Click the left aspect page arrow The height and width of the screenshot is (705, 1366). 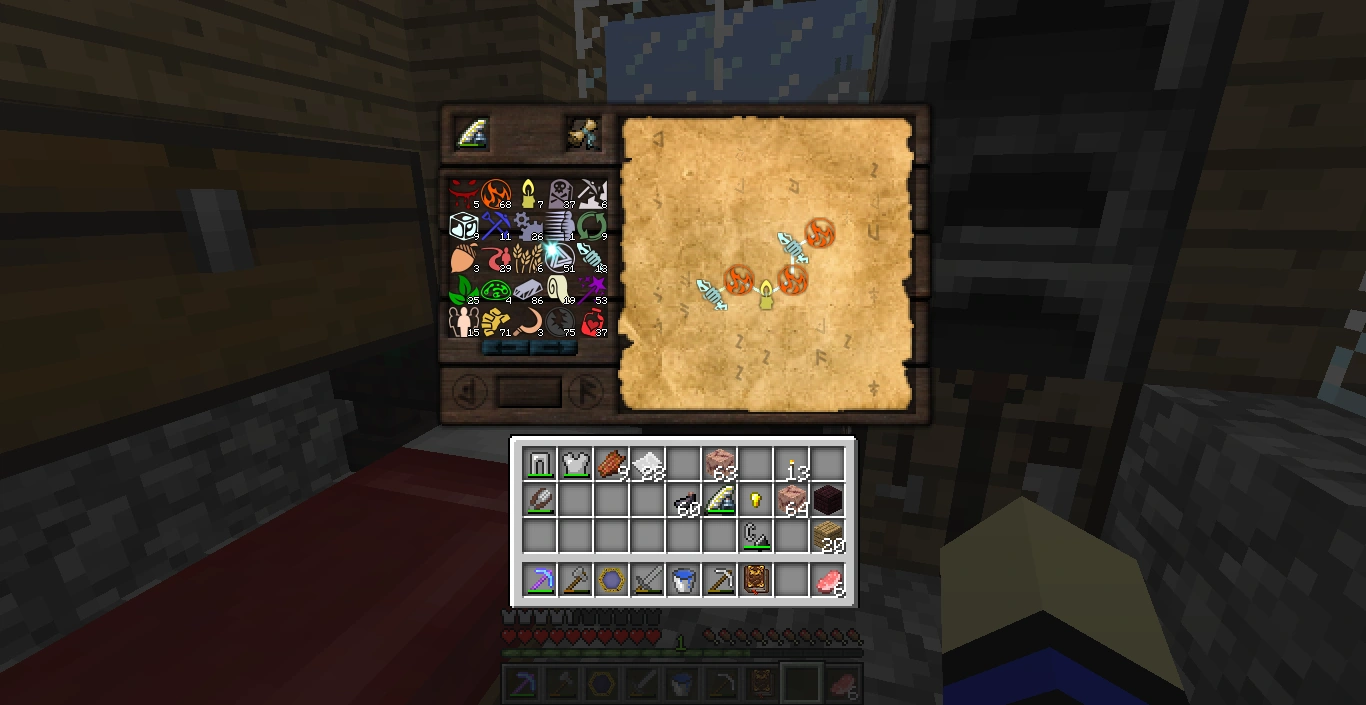[466, 391]
